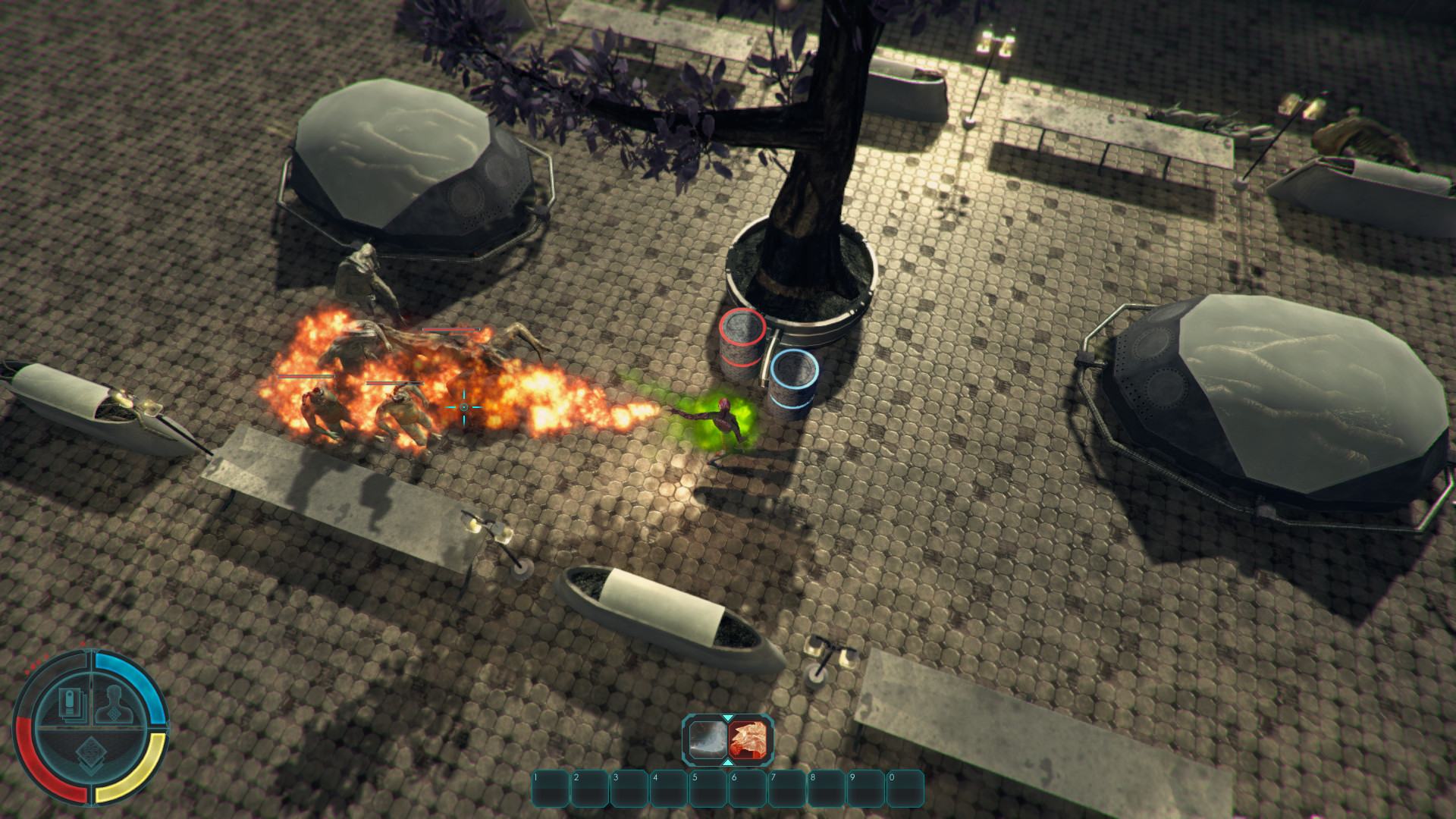Image resolution: width=1456 pixels, height=819 pixels.
Task: Click the upper cyan ability swap arrow
Action: [x=728, y=717]
